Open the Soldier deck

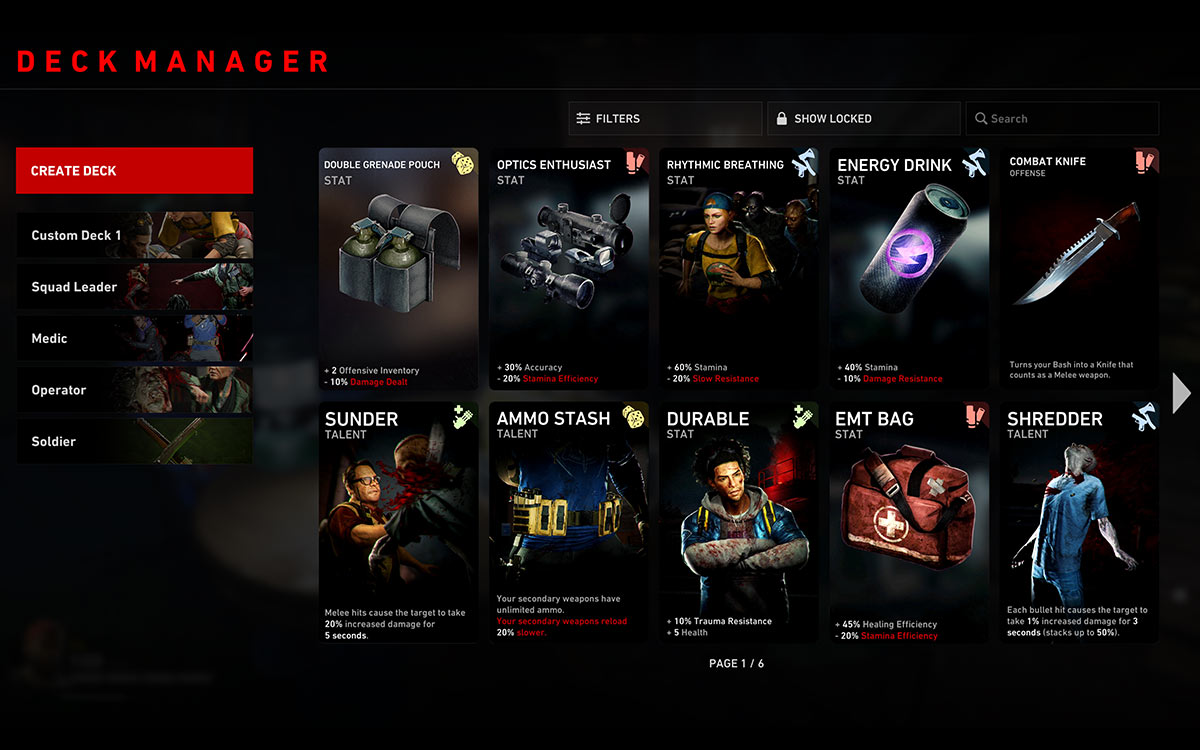point(134,441)
